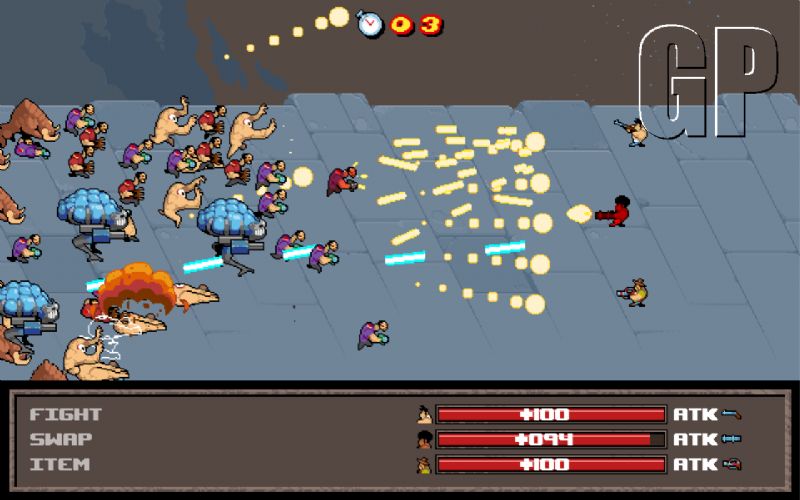800x500 pixels.
Task: Click the revolver ATK weapon icon
Action: [x=732, y=414]
